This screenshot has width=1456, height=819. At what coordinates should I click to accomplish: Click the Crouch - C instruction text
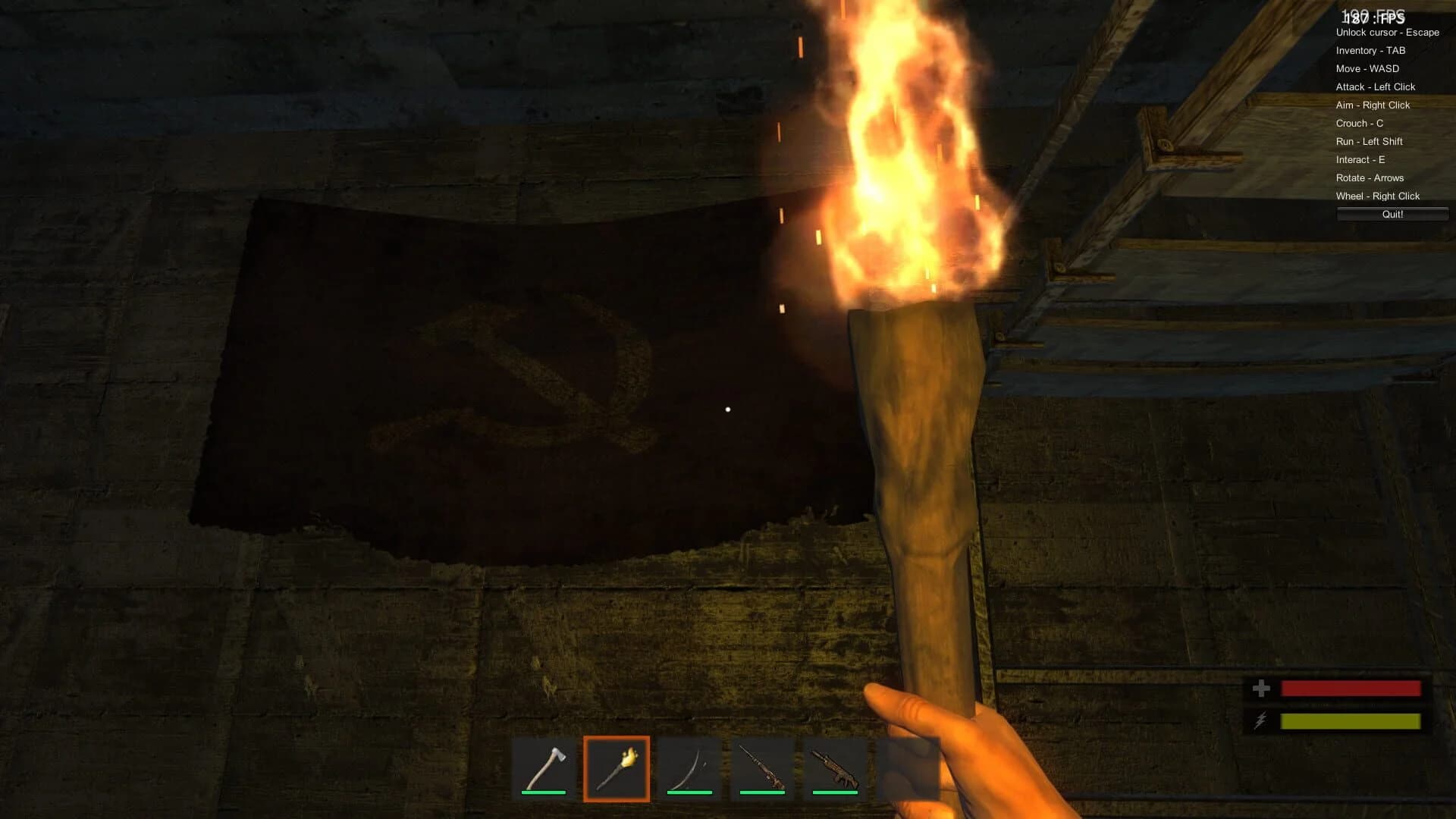click(1358, 123)
